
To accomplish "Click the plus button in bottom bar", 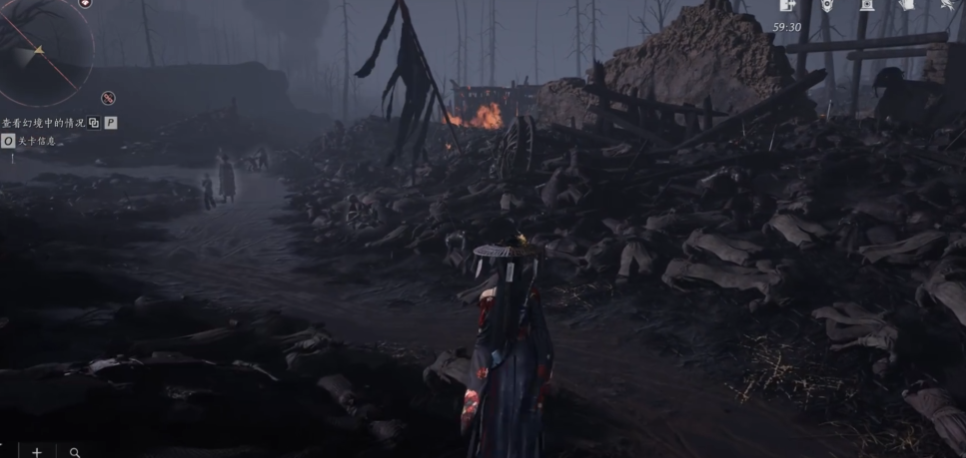I will coord(37,452).
